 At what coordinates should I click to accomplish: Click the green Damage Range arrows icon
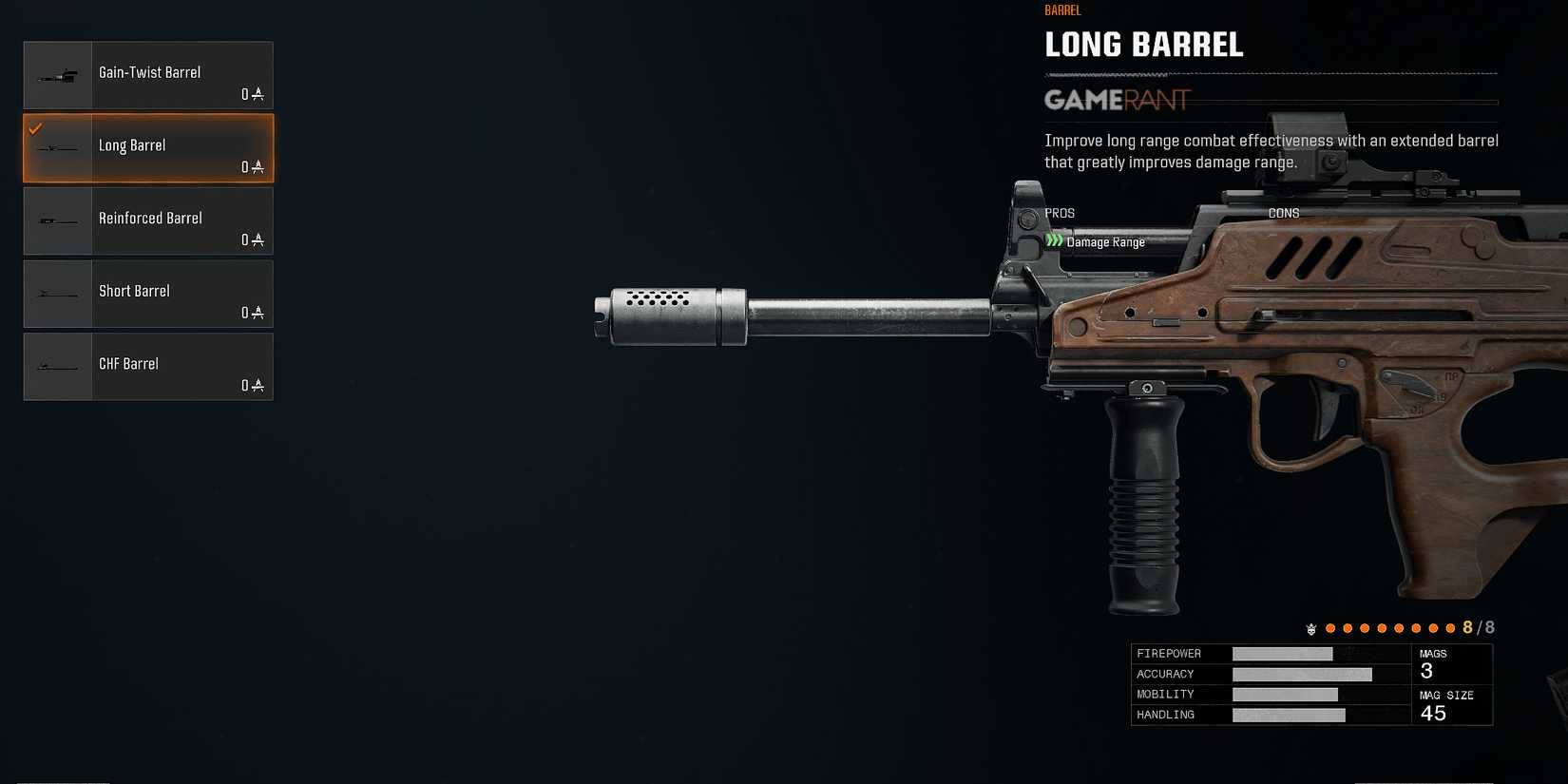click(x=1053, y=241)
